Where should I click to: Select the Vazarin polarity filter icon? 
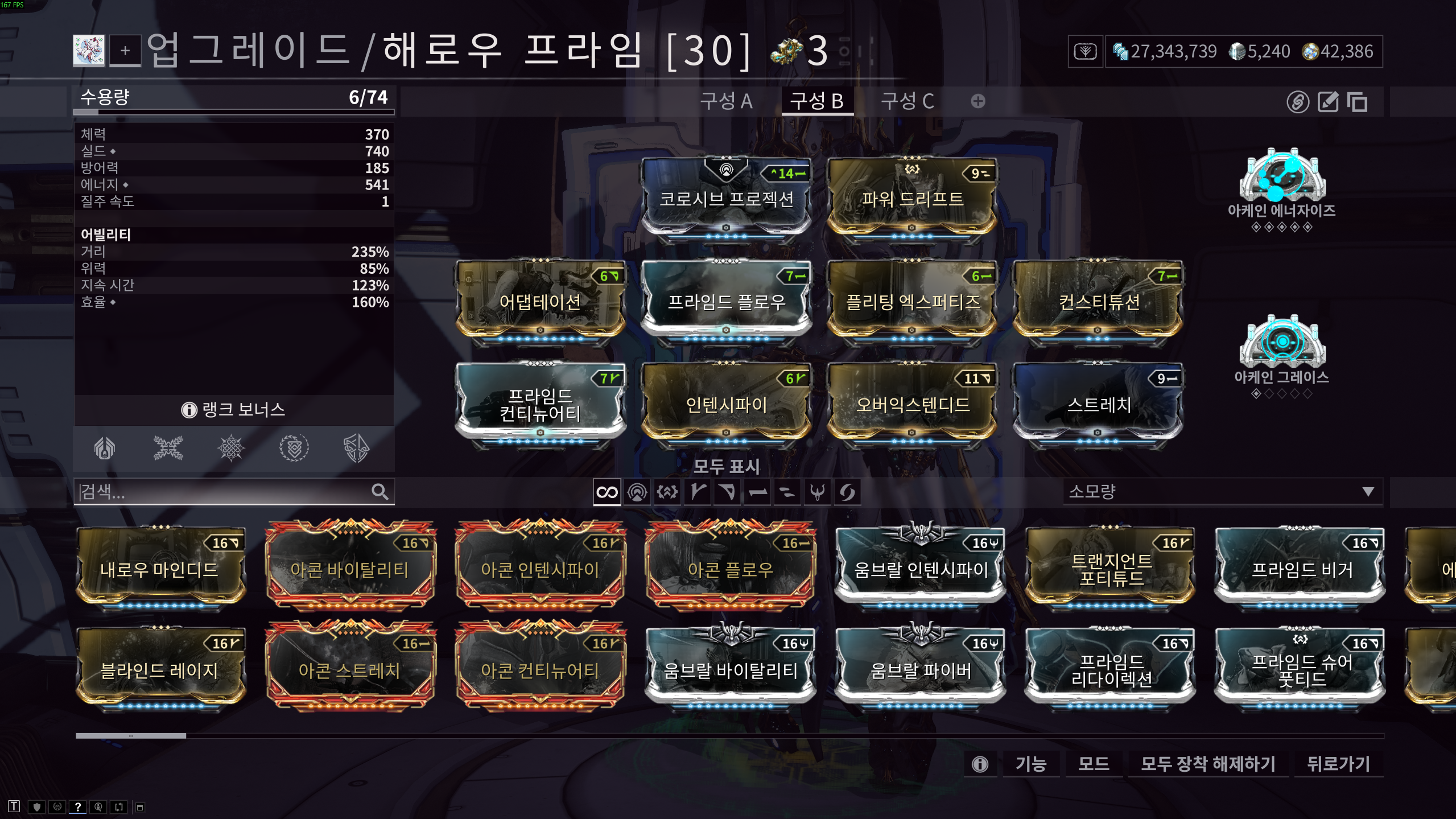pos(728,493)
